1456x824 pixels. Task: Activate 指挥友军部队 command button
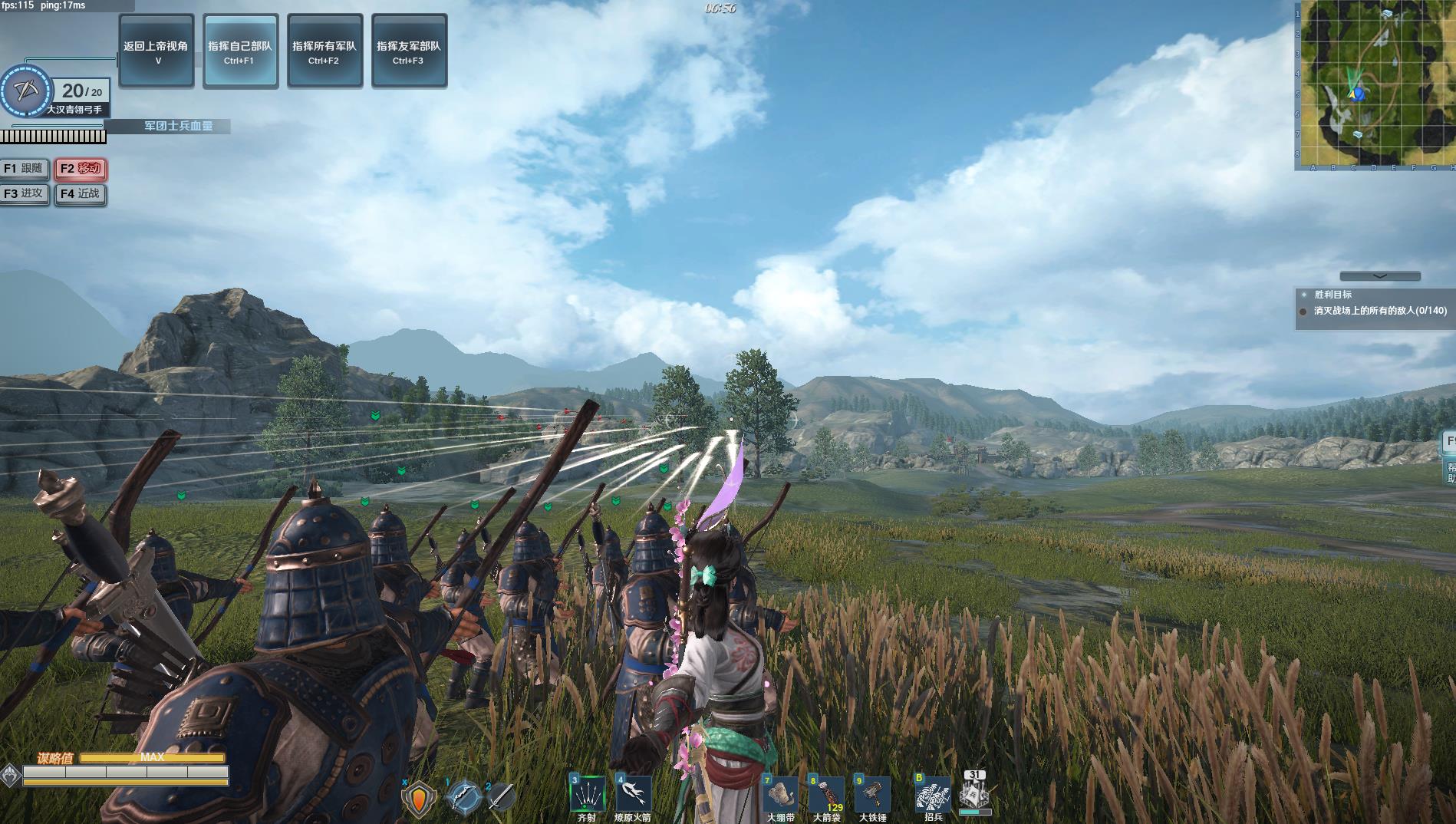pyautogui.click(x=409, y=51)
